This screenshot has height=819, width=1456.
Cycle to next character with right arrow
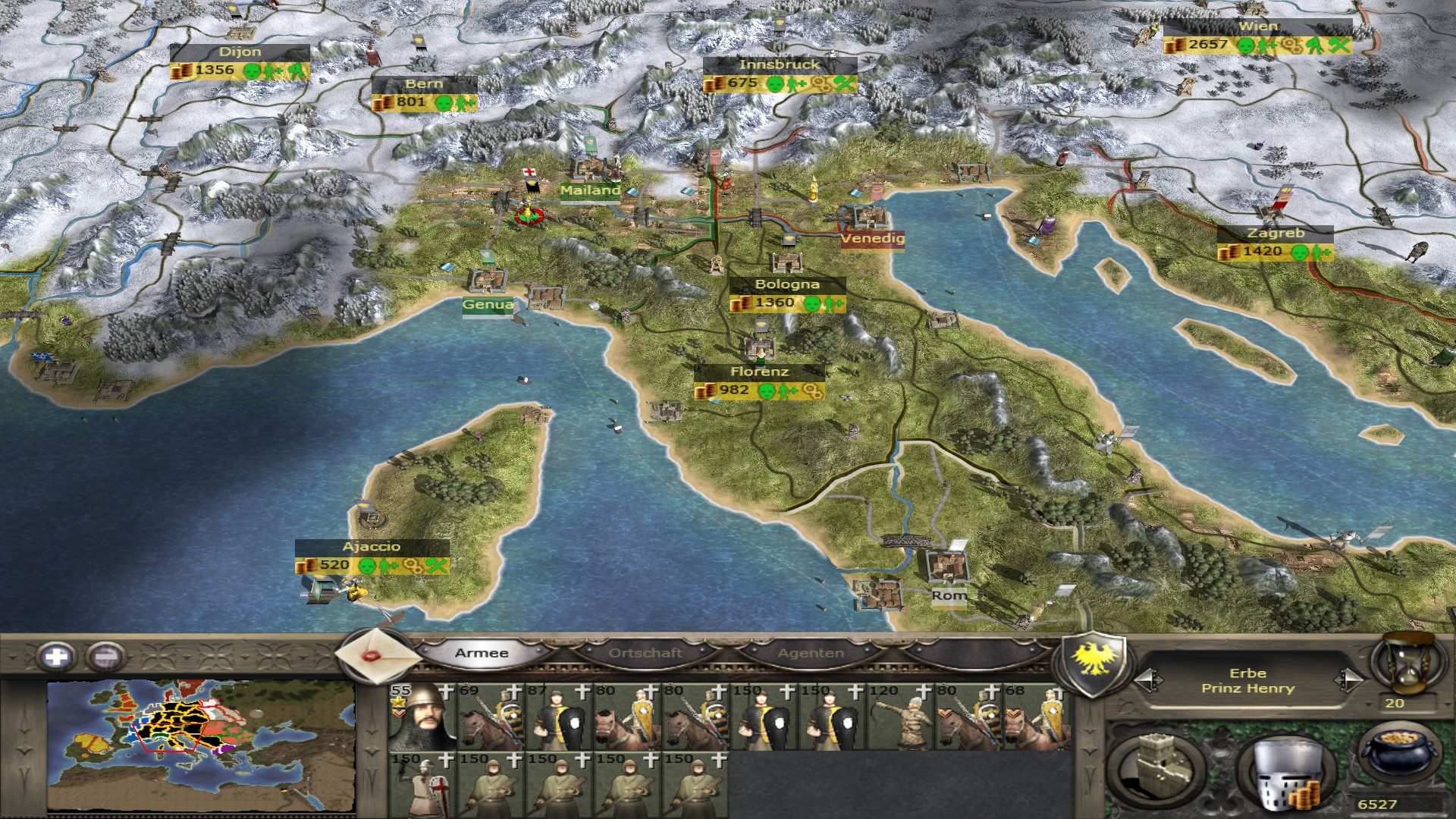point(1348,680)
